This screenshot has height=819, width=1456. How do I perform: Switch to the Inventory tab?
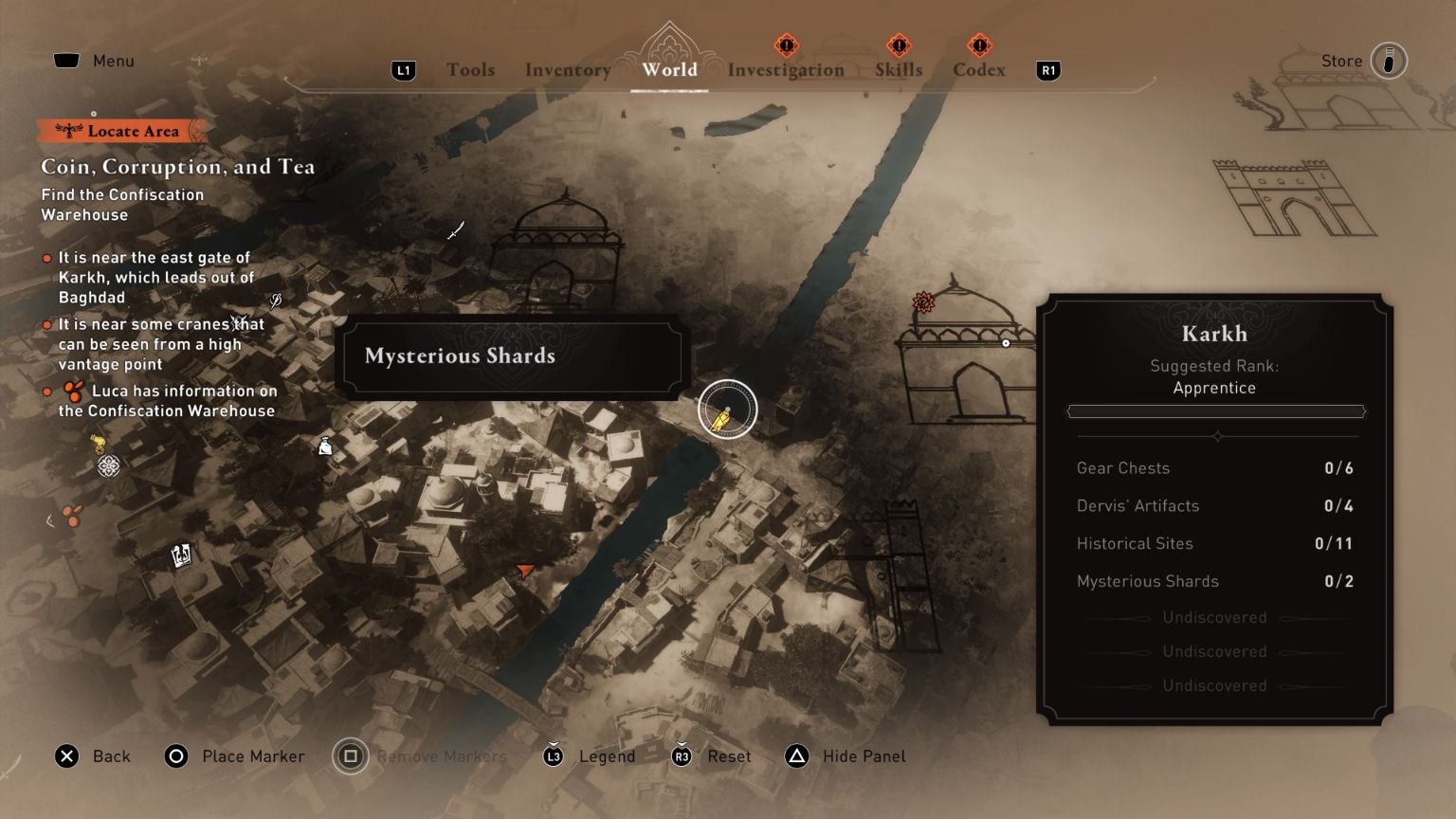coord(567,69)
